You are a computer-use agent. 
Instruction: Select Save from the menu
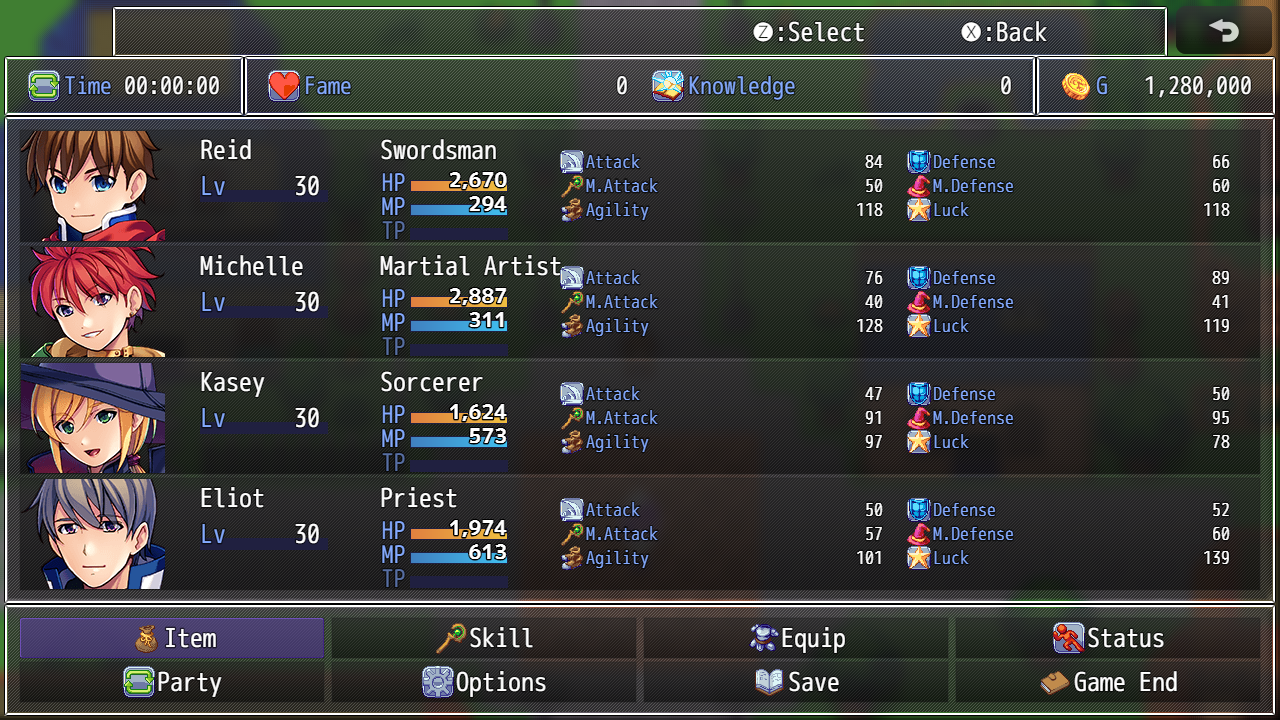[796, 682]
